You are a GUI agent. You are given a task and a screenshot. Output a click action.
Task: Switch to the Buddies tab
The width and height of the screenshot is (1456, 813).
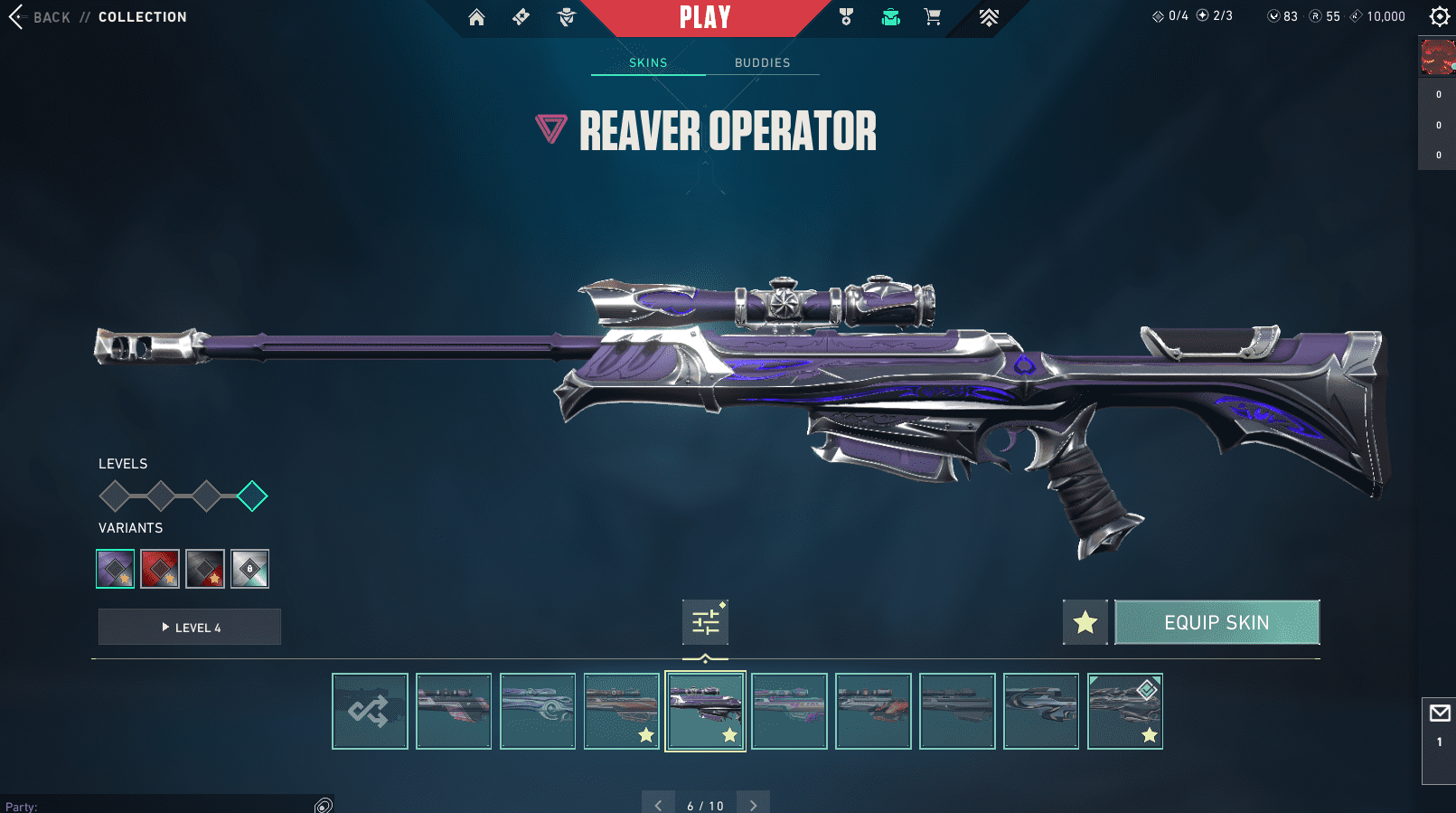tap(762, 62)
